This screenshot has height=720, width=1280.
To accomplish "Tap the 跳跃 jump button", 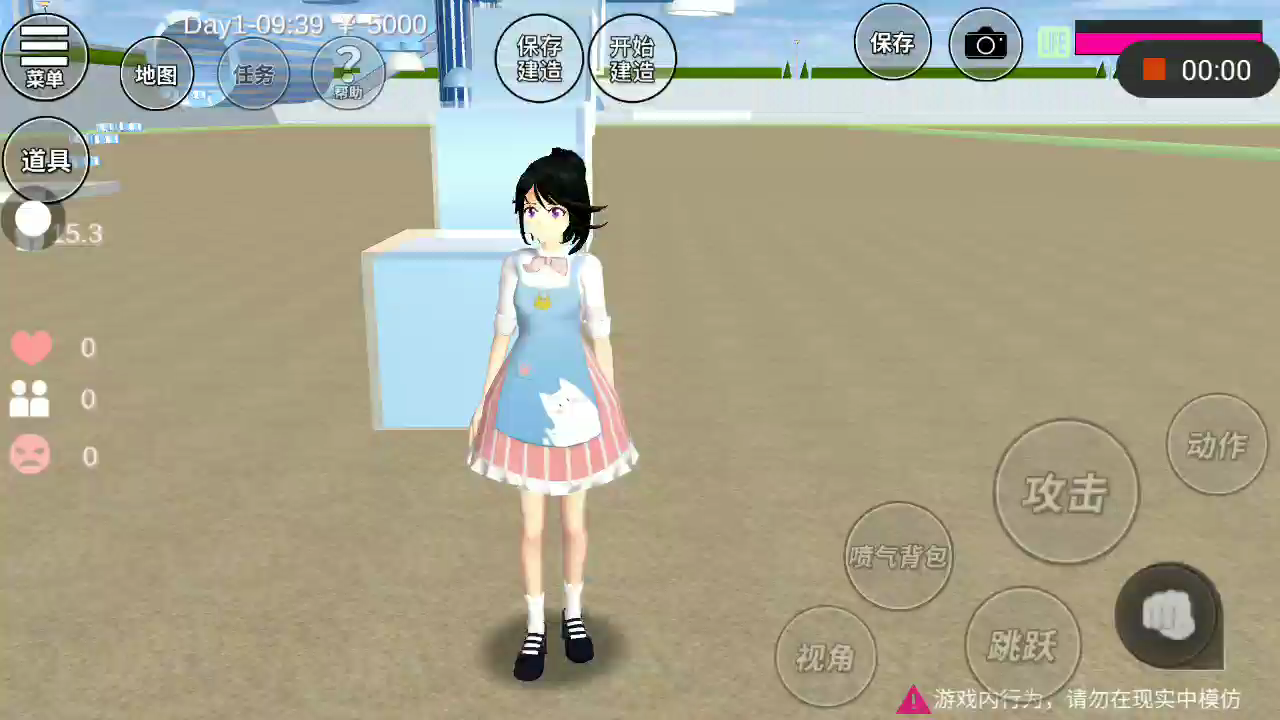I will point(1022,645).
